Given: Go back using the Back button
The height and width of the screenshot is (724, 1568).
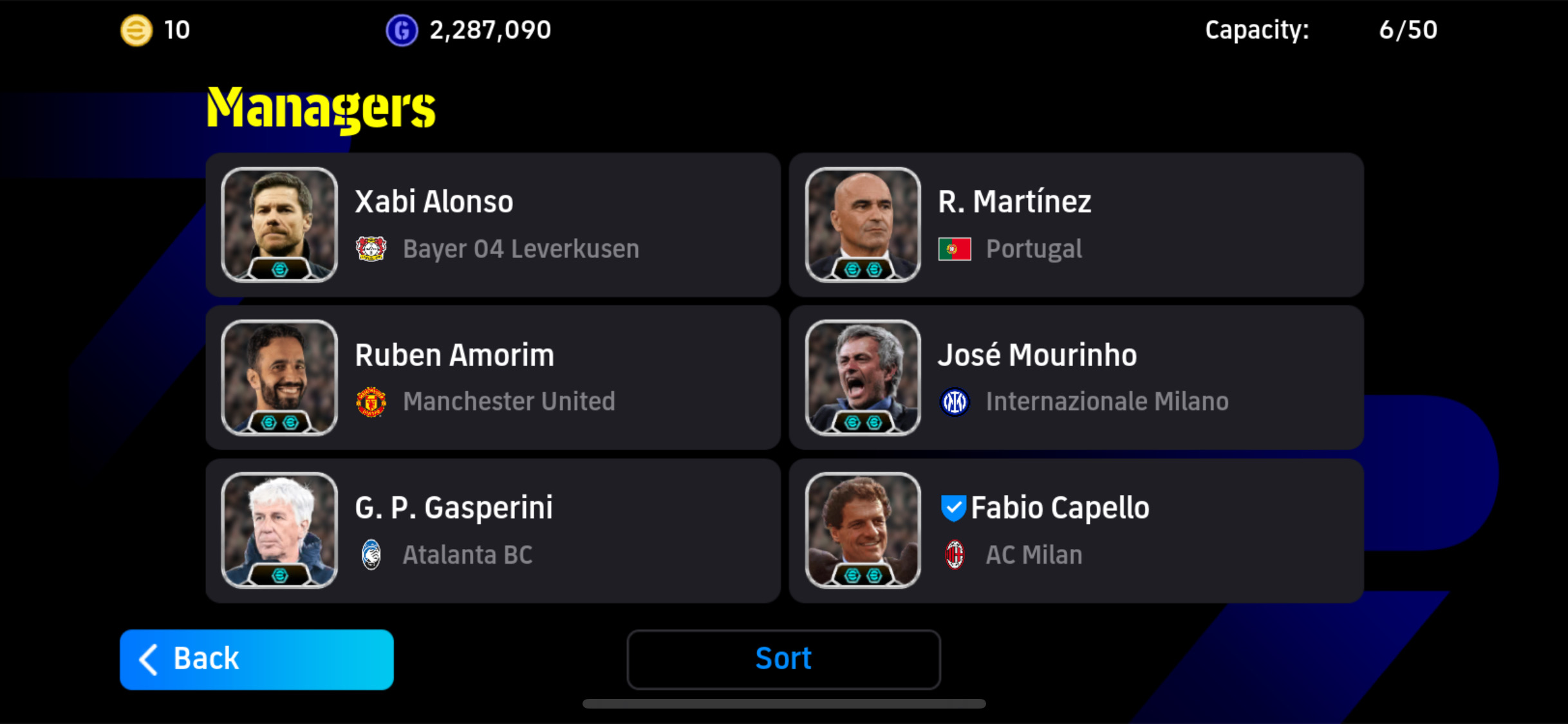Looking at the screenshot, I should tap(256, 660).
